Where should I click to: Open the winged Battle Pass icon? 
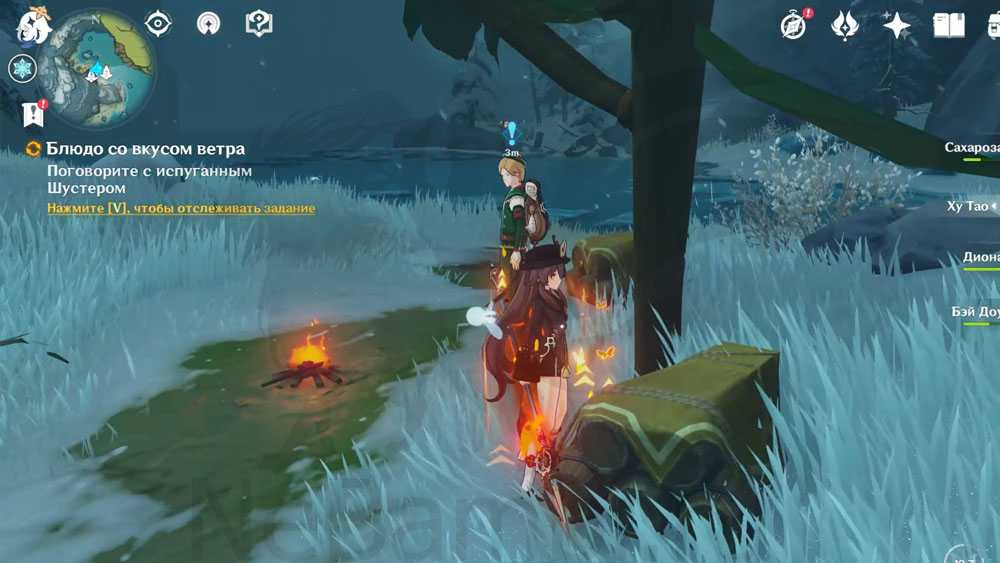pos(845,25)
